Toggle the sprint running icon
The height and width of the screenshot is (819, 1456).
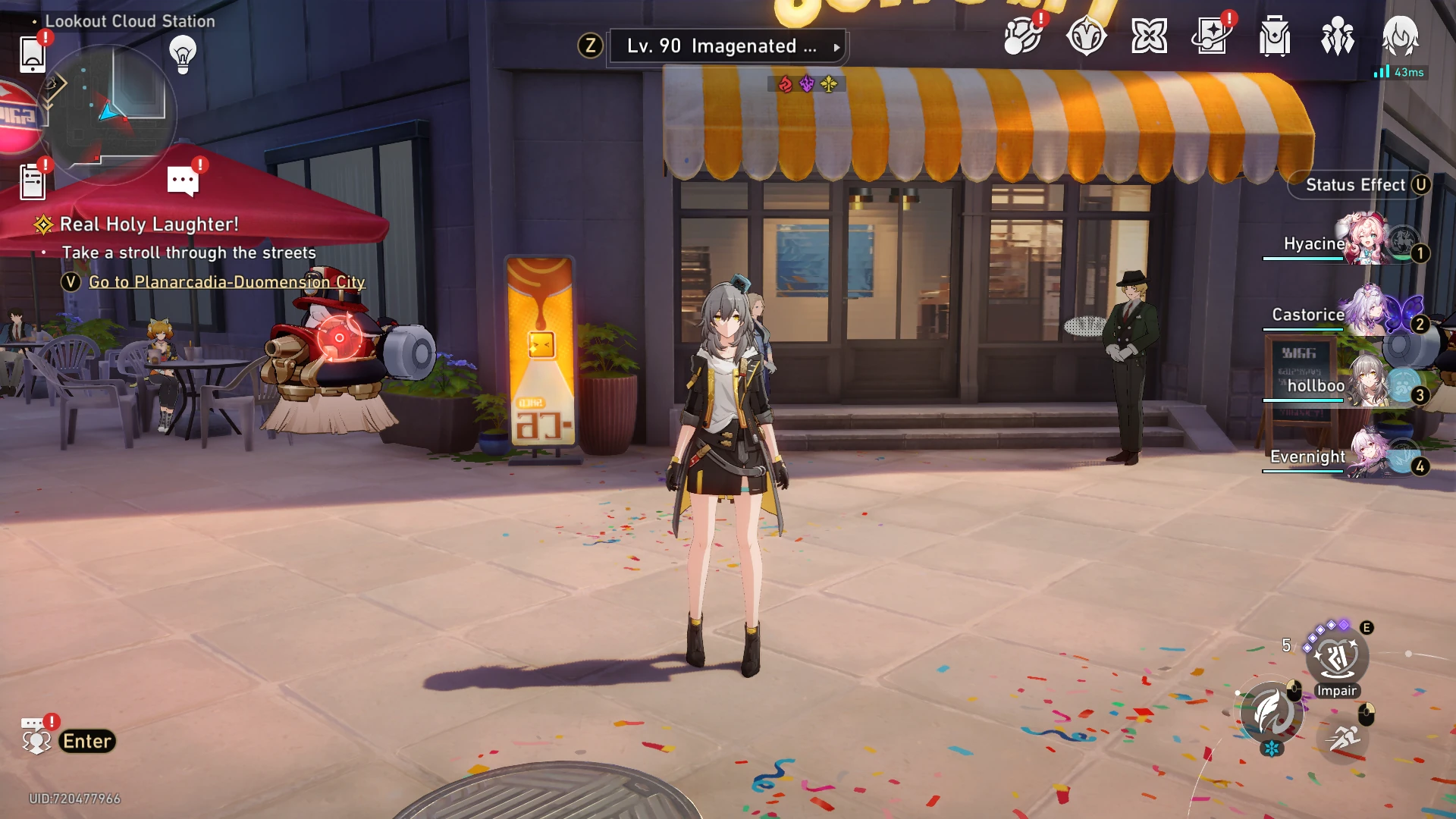[1345, 736]
